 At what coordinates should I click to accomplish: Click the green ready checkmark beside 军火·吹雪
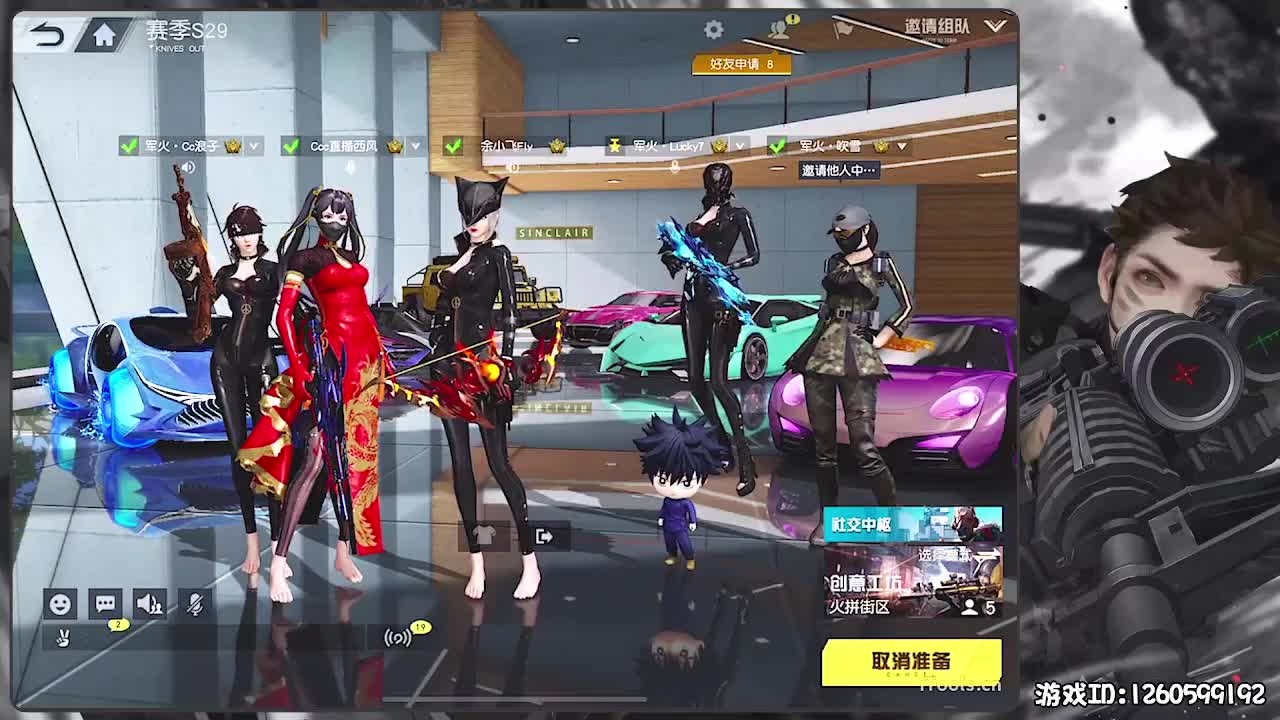tap(779, 146)
